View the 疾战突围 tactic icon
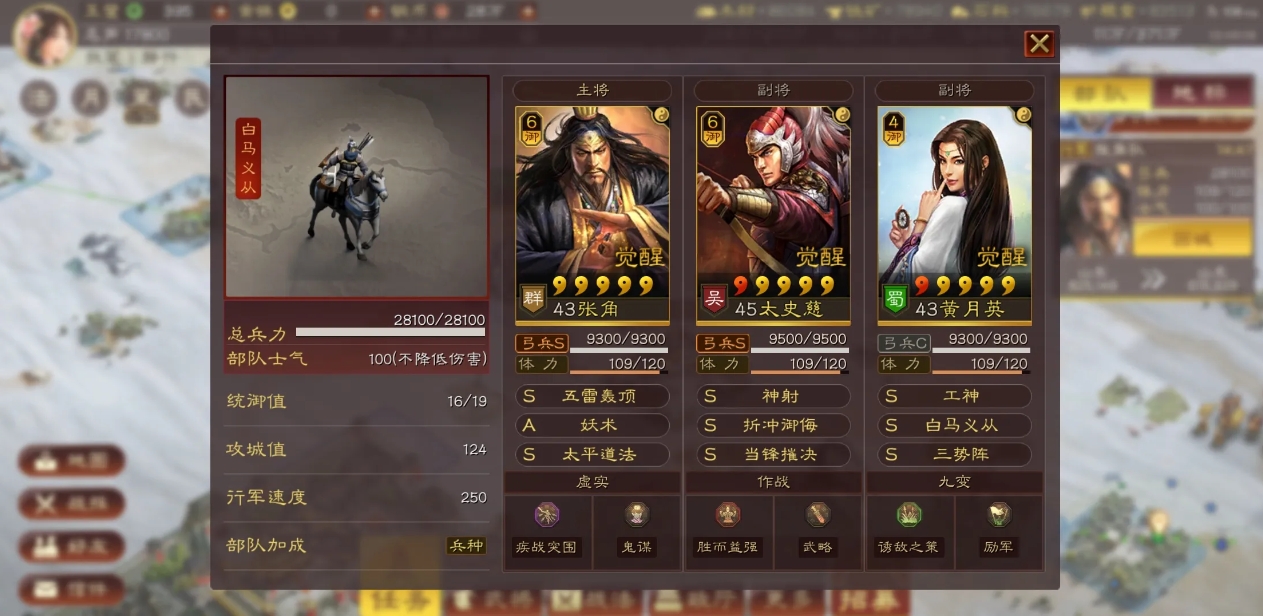The width and height of the screenshot is (1263, 616). (x=547, y=515)
